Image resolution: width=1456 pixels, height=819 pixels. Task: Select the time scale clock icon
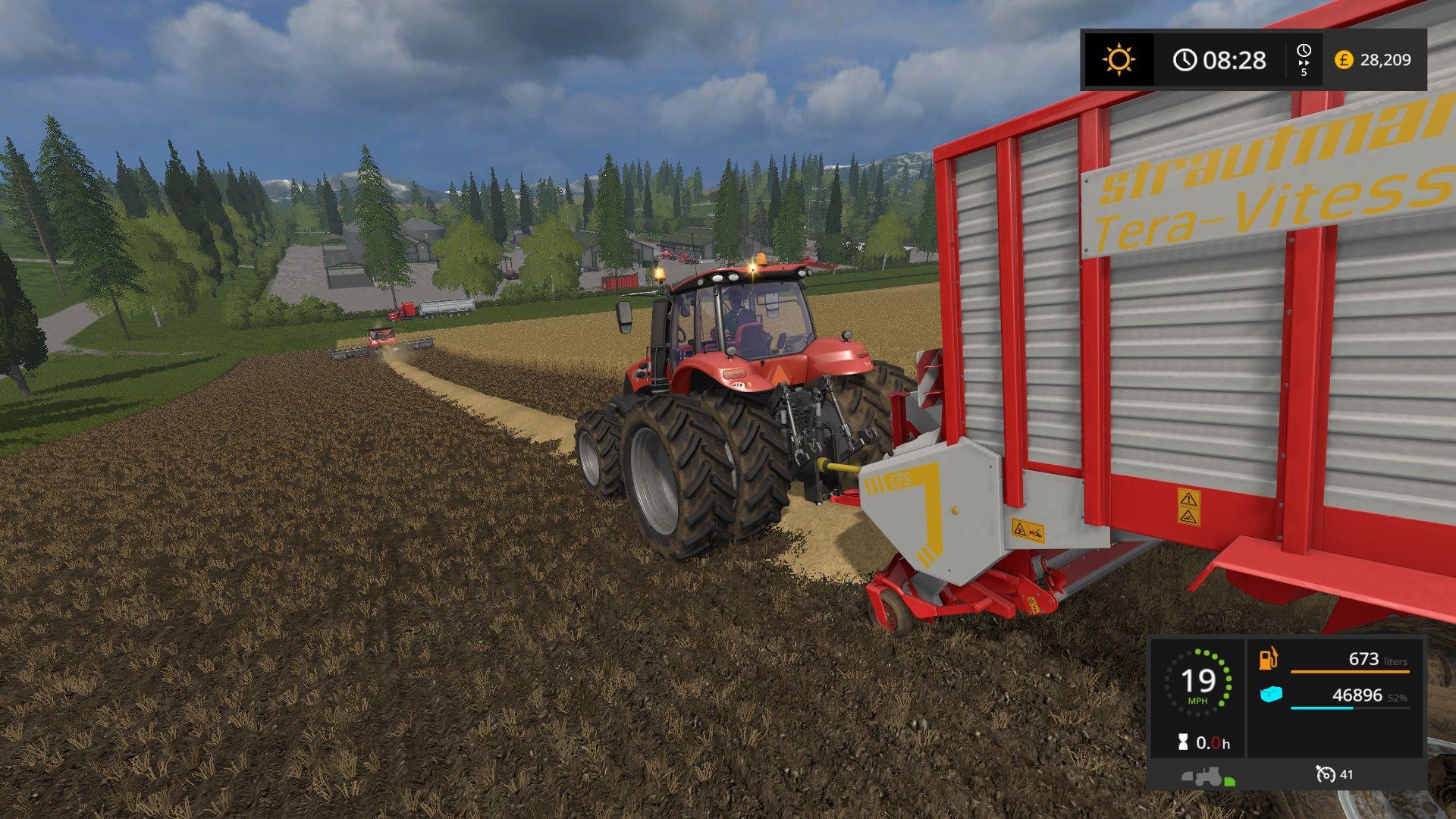click(1304, 52)
